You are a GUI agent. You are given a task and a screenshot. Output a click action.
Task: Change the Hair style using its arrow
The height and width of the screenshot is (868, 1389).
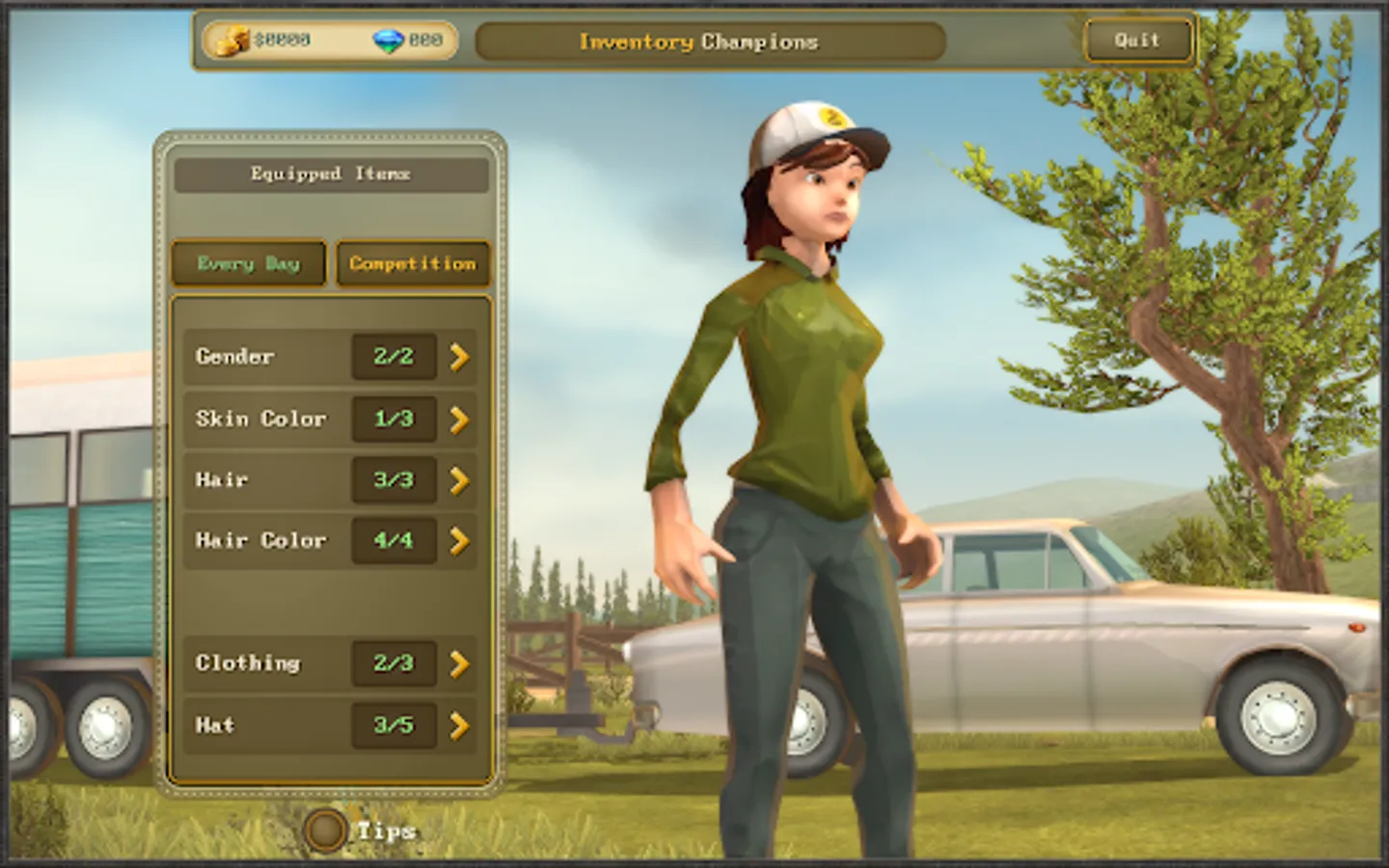point(460,479)
